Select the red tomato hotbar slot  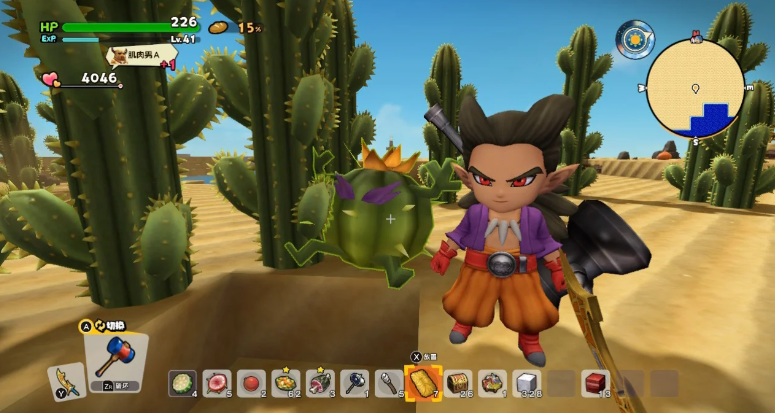[250, 381]
